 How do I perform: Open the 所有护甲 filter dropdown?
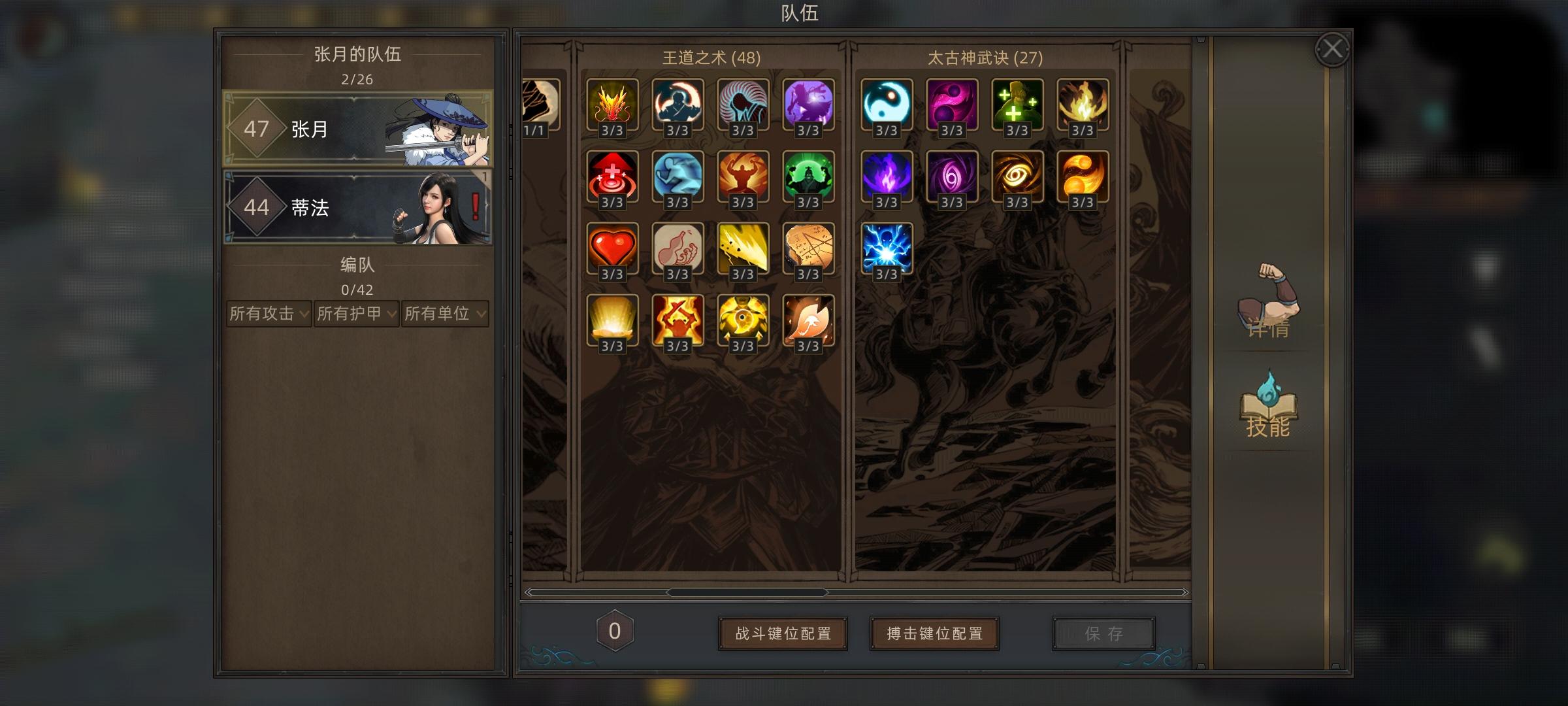[x=356, y=314]
